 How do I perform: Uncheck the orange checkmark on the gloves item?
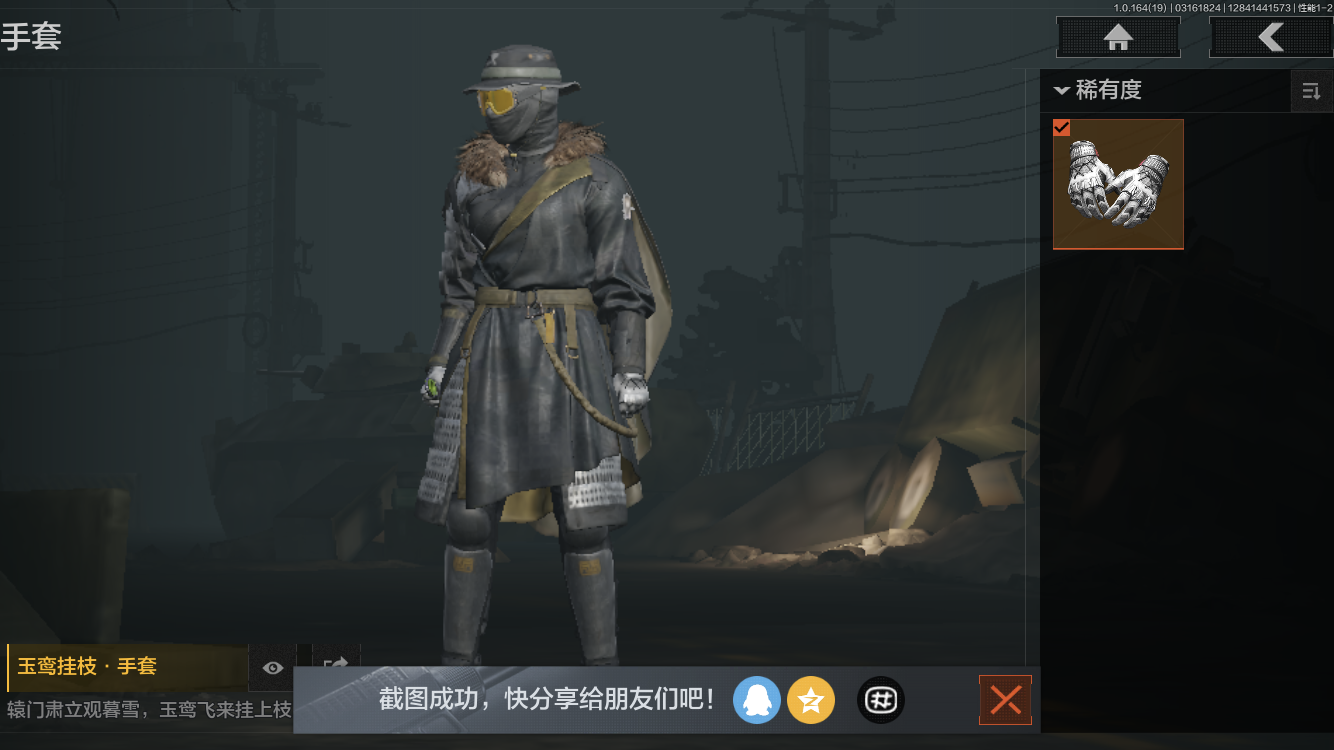pyautogui.click(x=1062, y=127)
